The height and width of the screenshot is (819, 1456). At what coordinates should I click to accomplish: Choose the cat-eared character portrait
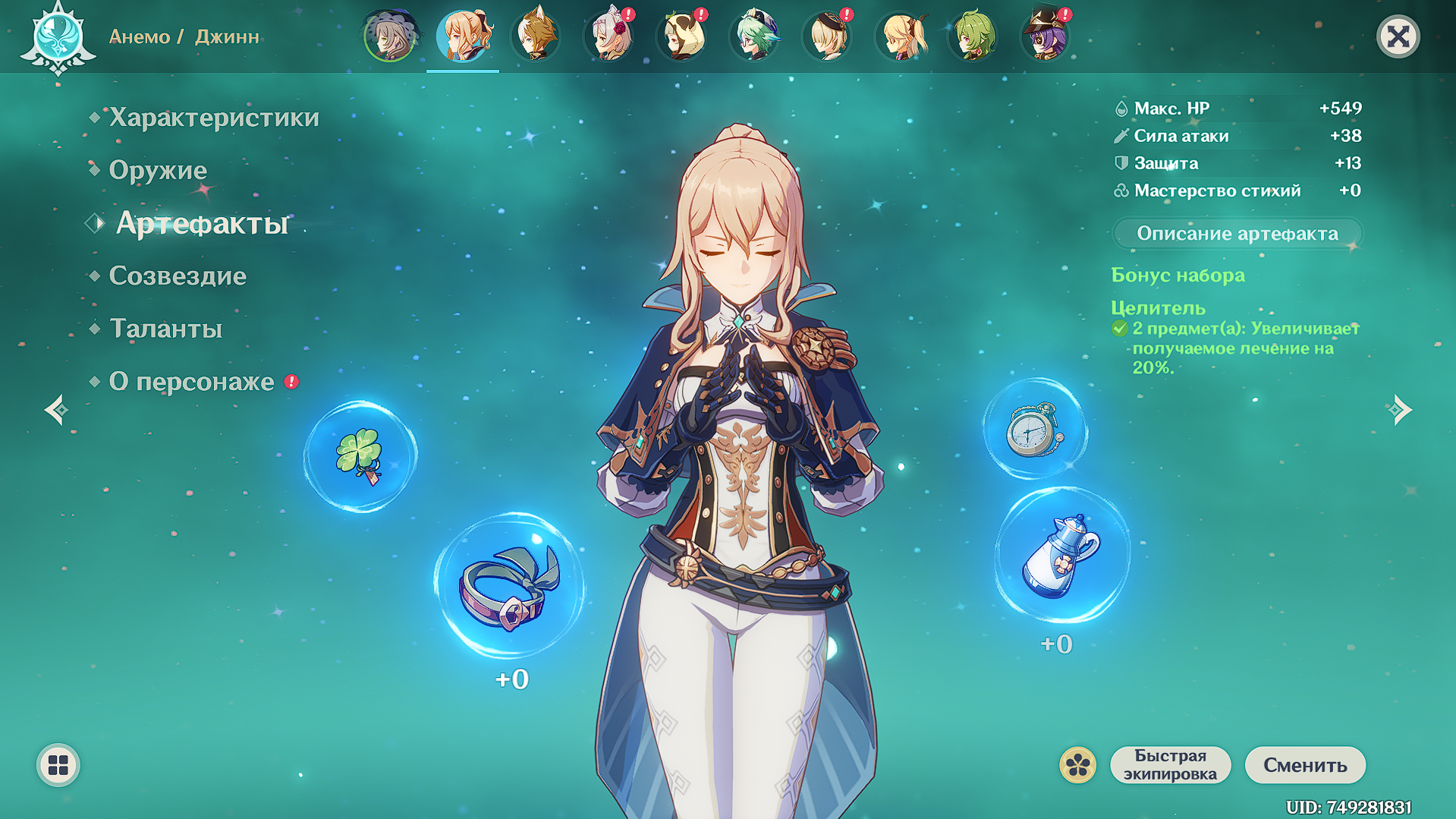(x=536, y=36)
